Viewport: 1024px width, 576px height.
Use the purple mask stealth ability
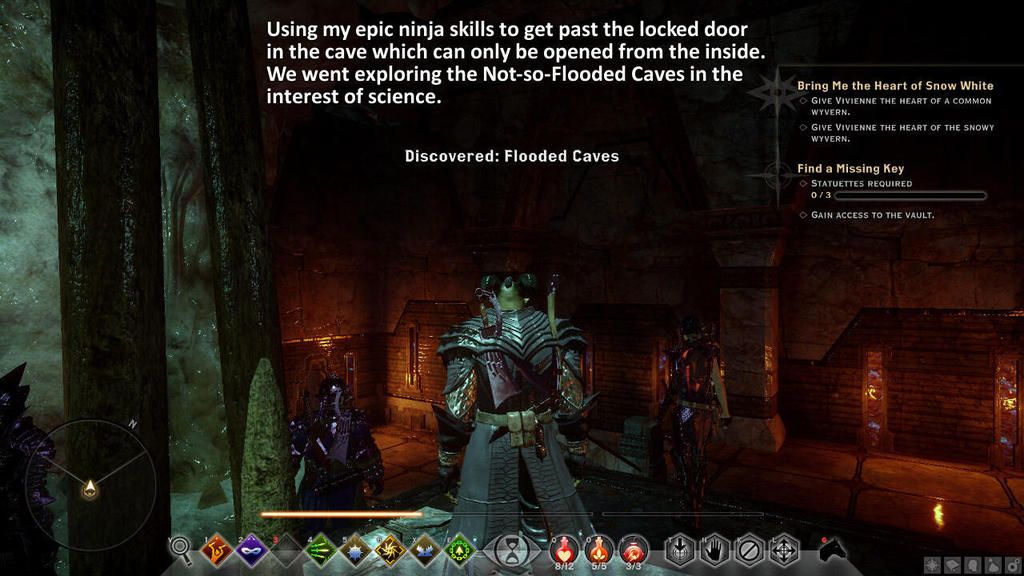click(249, 549)
